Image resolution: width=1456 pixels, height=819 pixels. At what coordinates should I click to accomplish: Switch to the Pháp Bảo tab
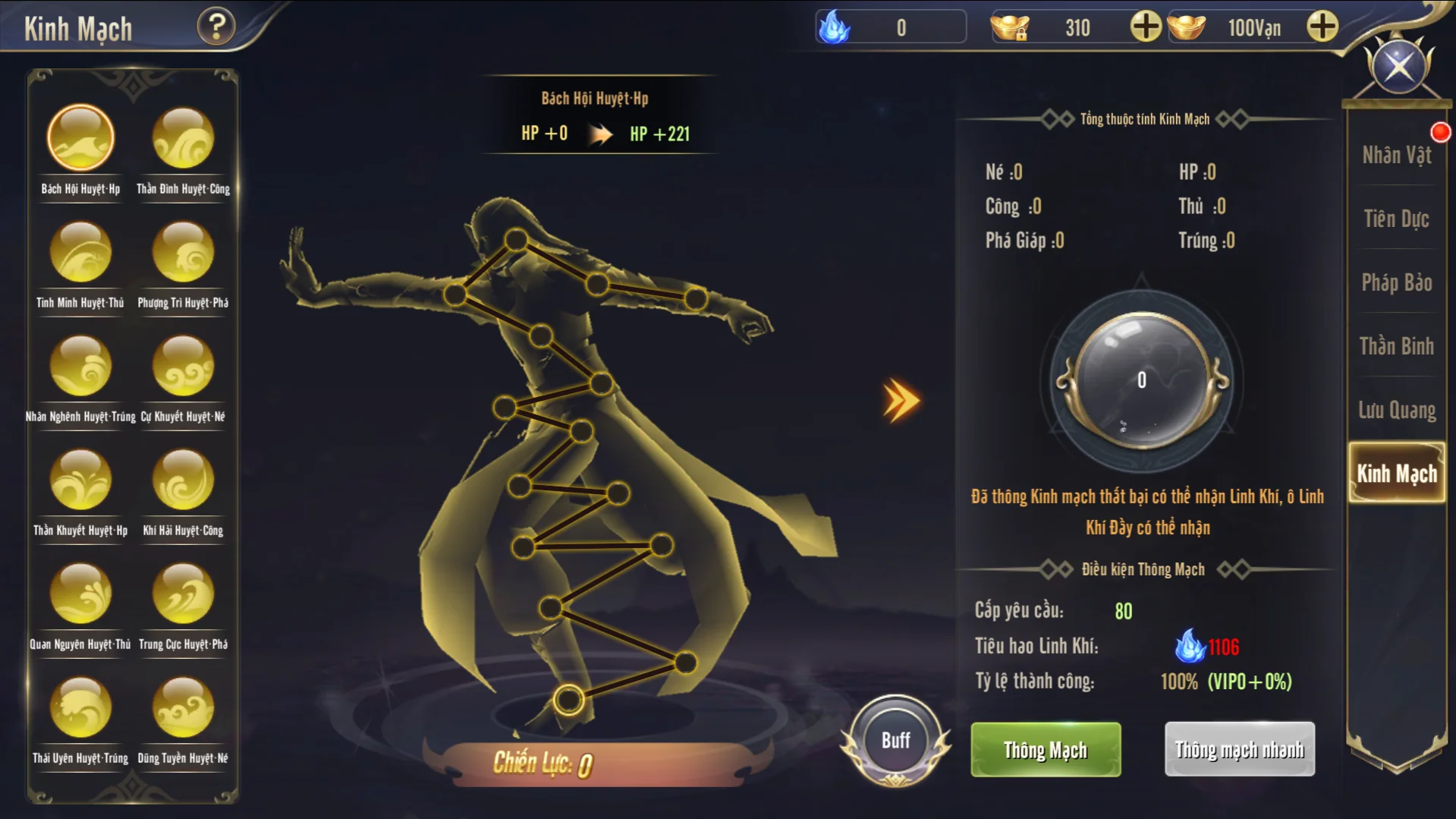pyautogui.click(x=1396, y=283)
